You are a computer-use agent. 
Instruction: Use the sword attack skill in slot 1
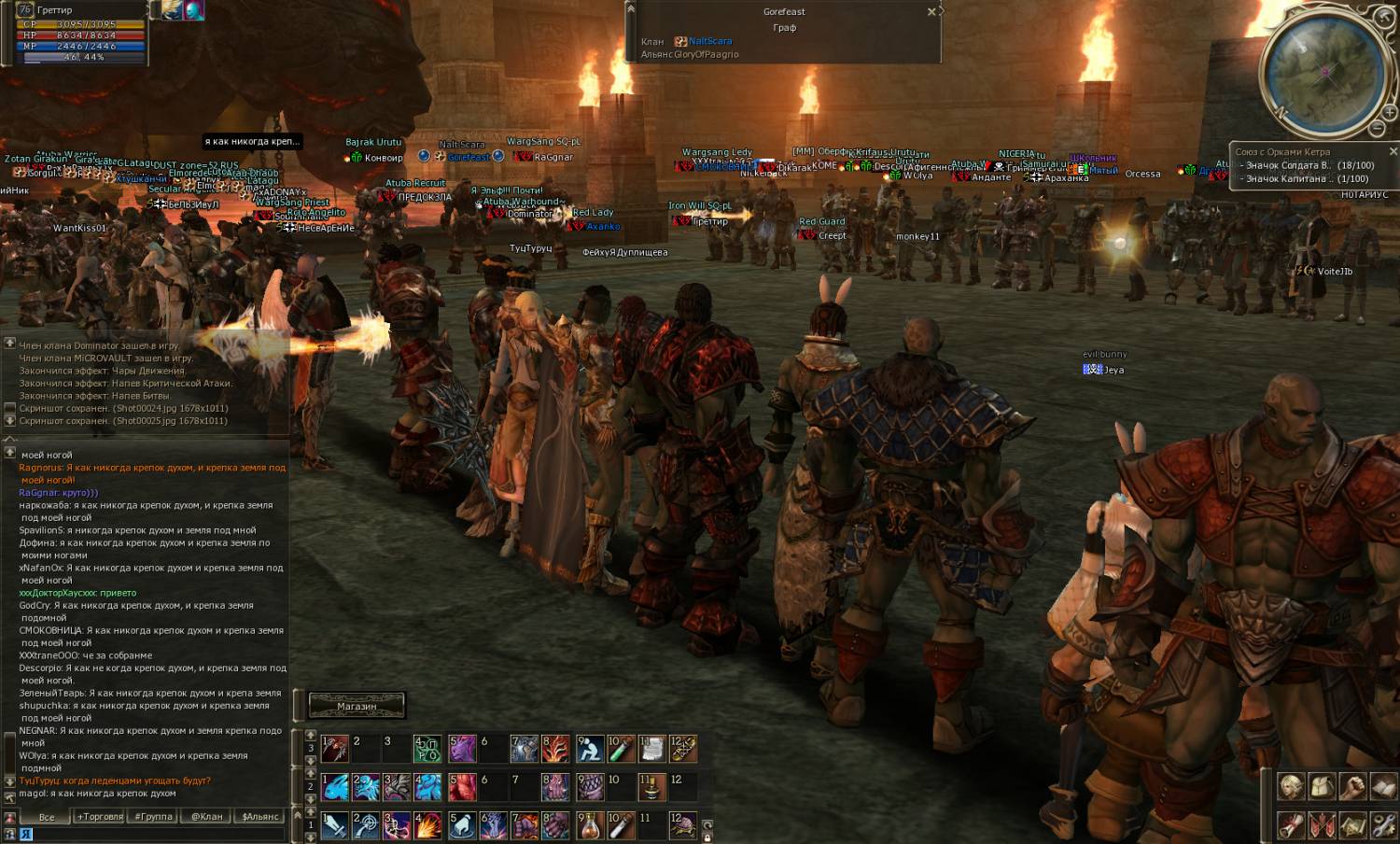click(x=334, y=825)
